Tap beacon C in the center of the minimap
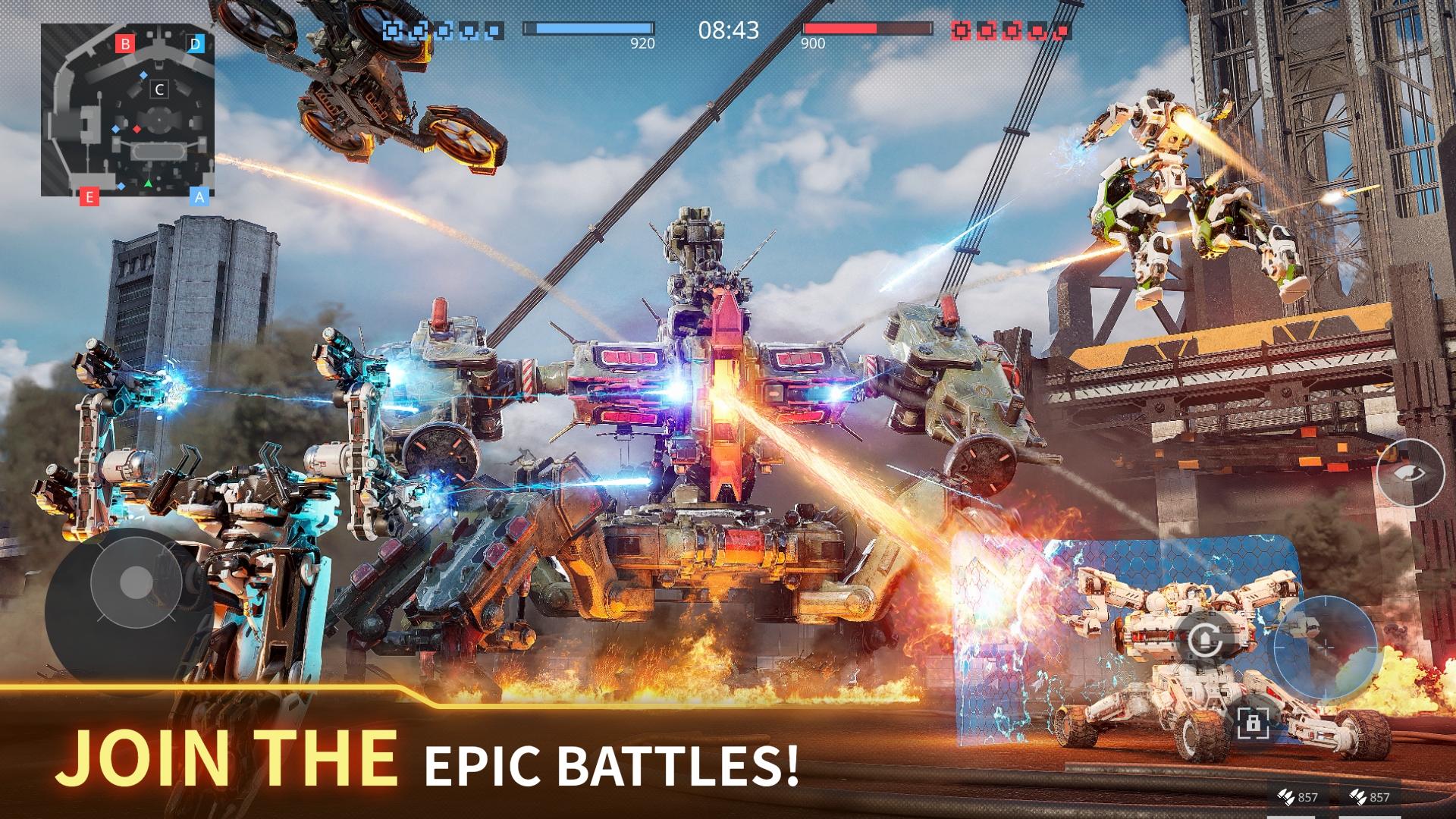The width and height of the screenshot is (1456, 819). 159,89
